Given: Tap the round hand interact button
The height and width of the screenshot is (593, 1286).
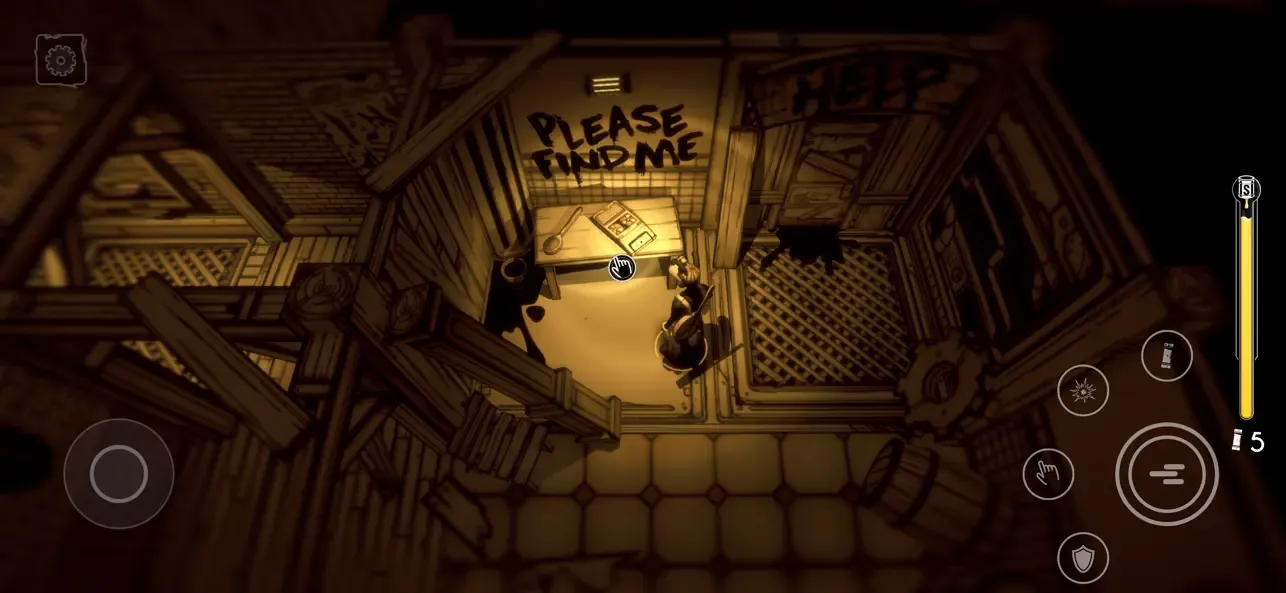Looking at the screenshot, I should [1048, 474].
